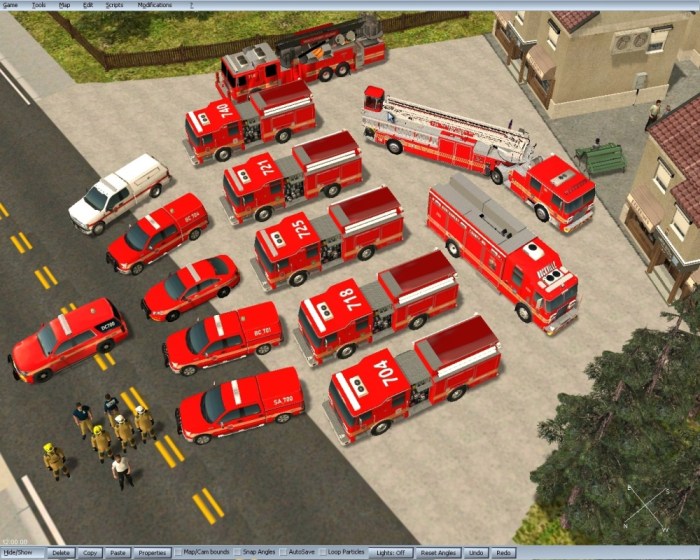
Task: Copy the selected object
Action: coord(90,553)
